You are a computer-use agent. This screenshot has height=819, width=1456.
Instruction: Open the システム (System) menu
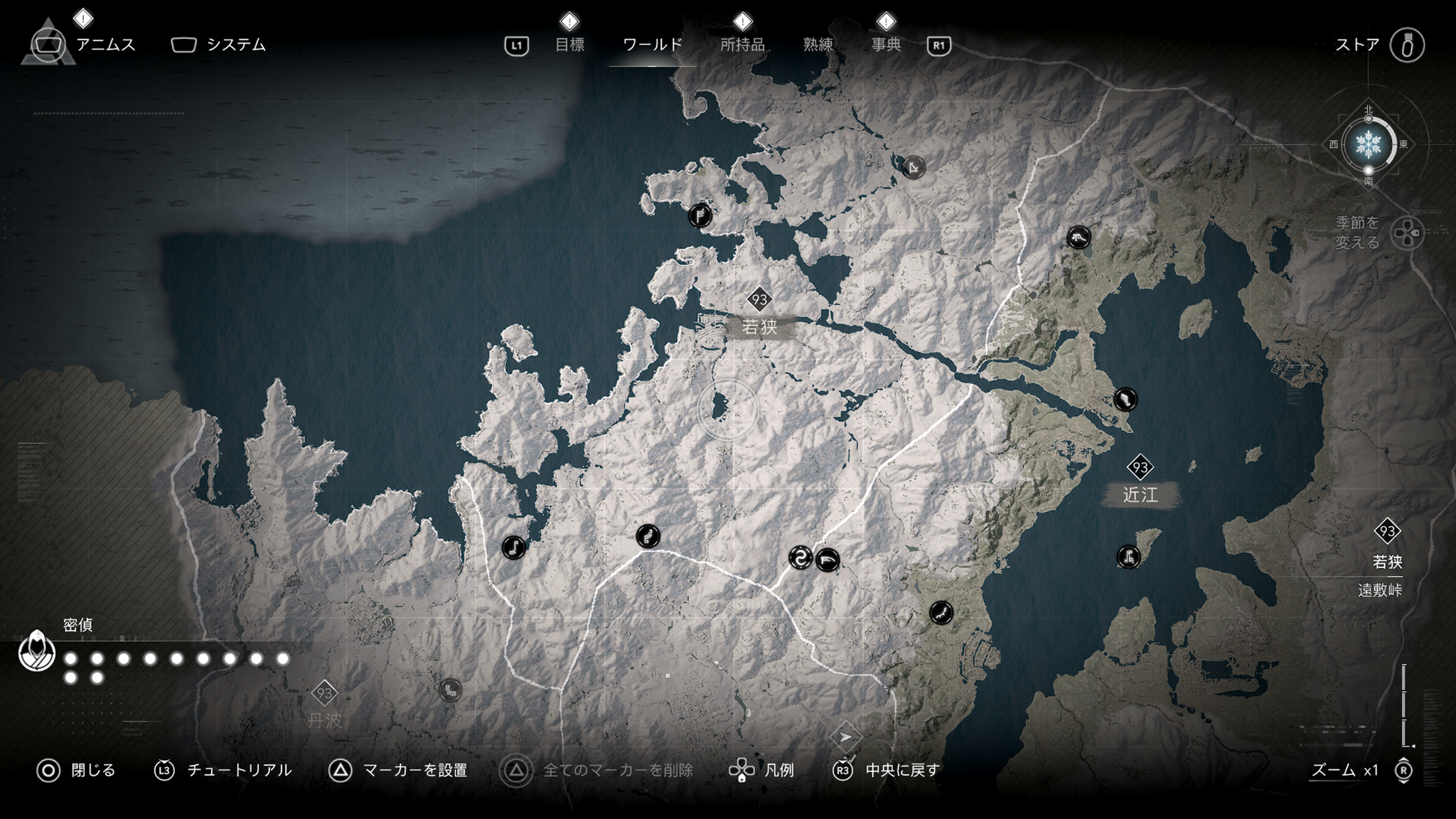click(235, 45)
